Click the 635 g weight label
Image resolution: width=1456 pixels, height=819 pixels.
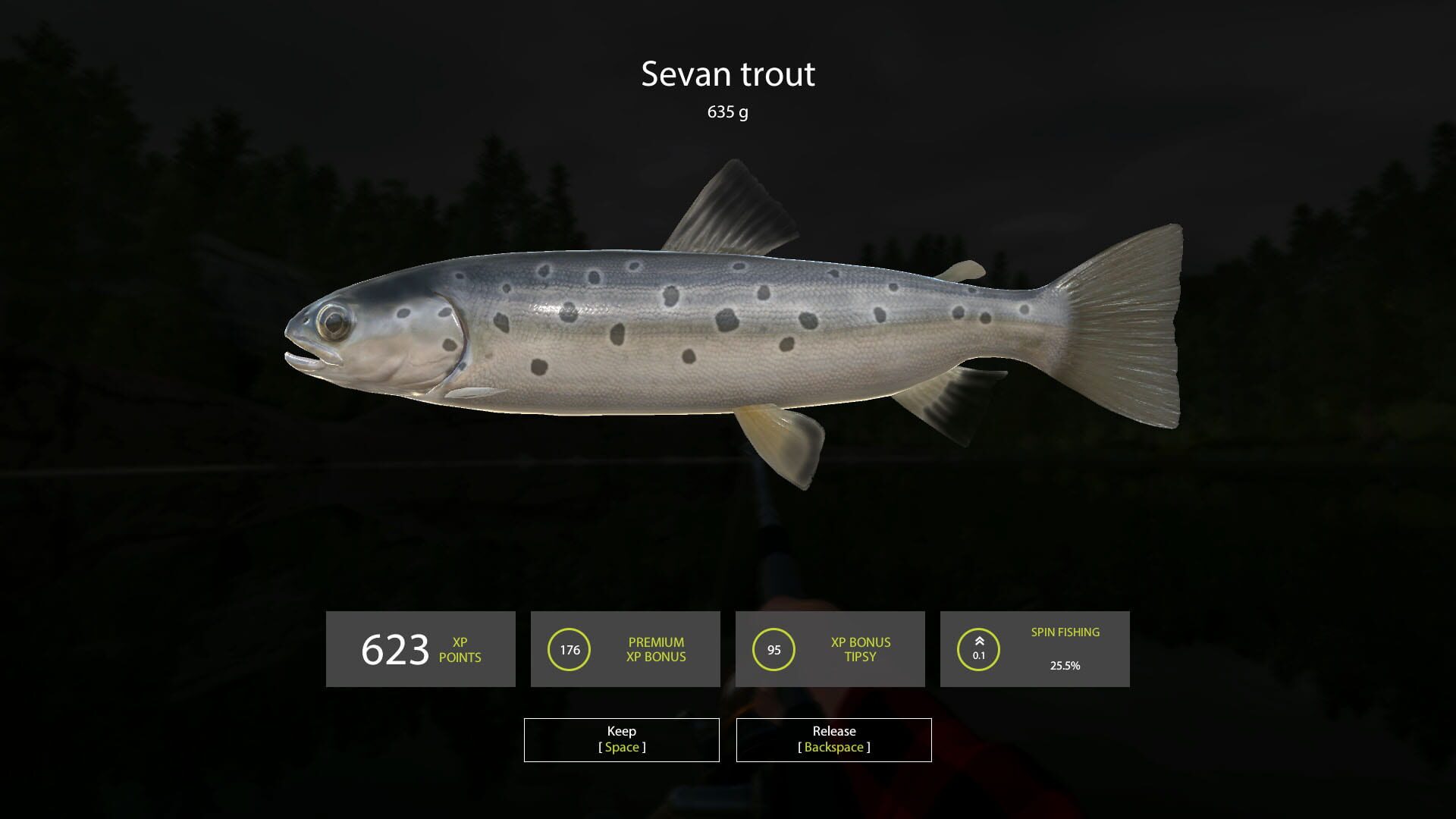(x=728, y=114)
